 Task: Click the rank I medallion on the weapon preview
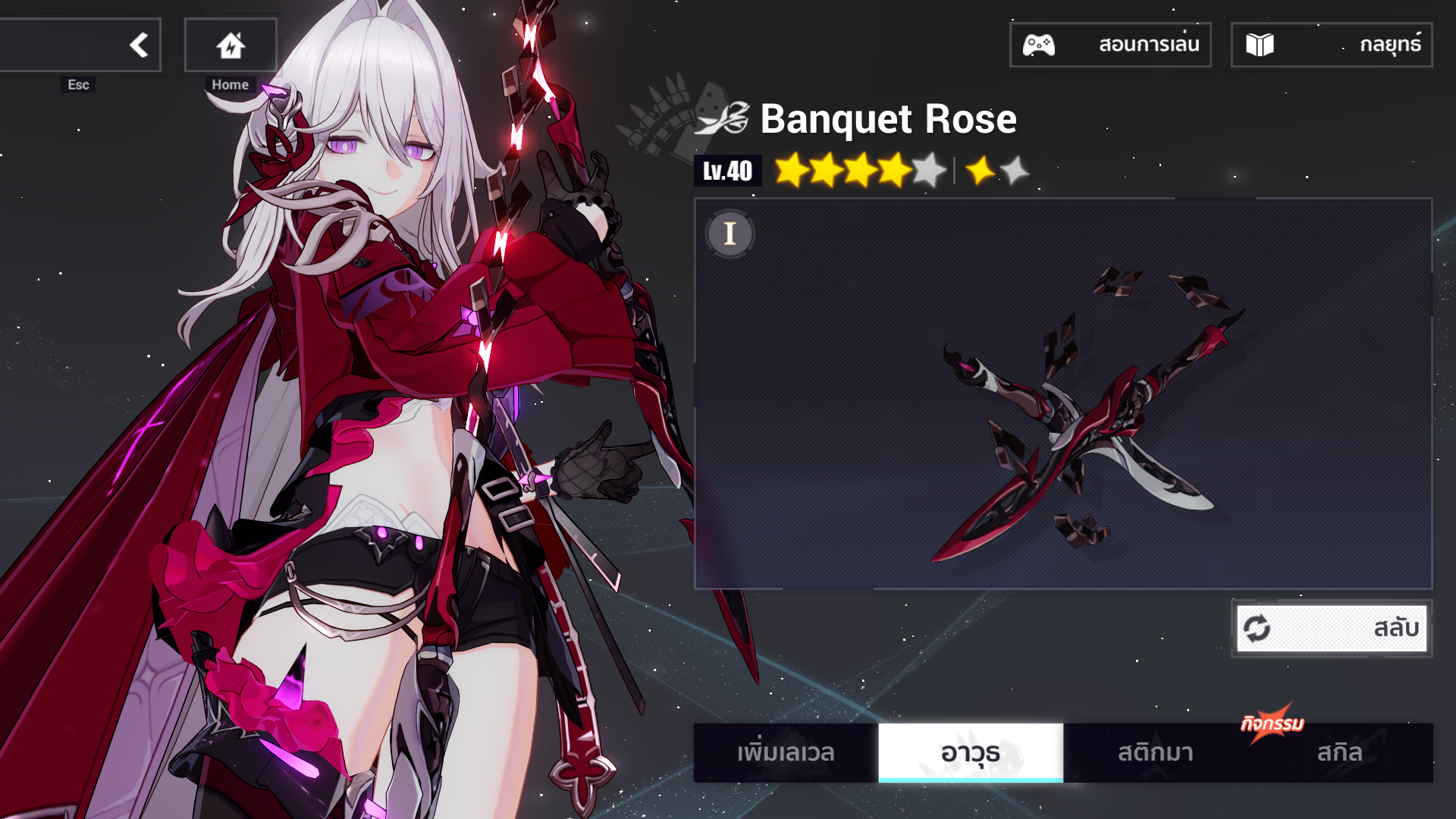pos(730,234)
